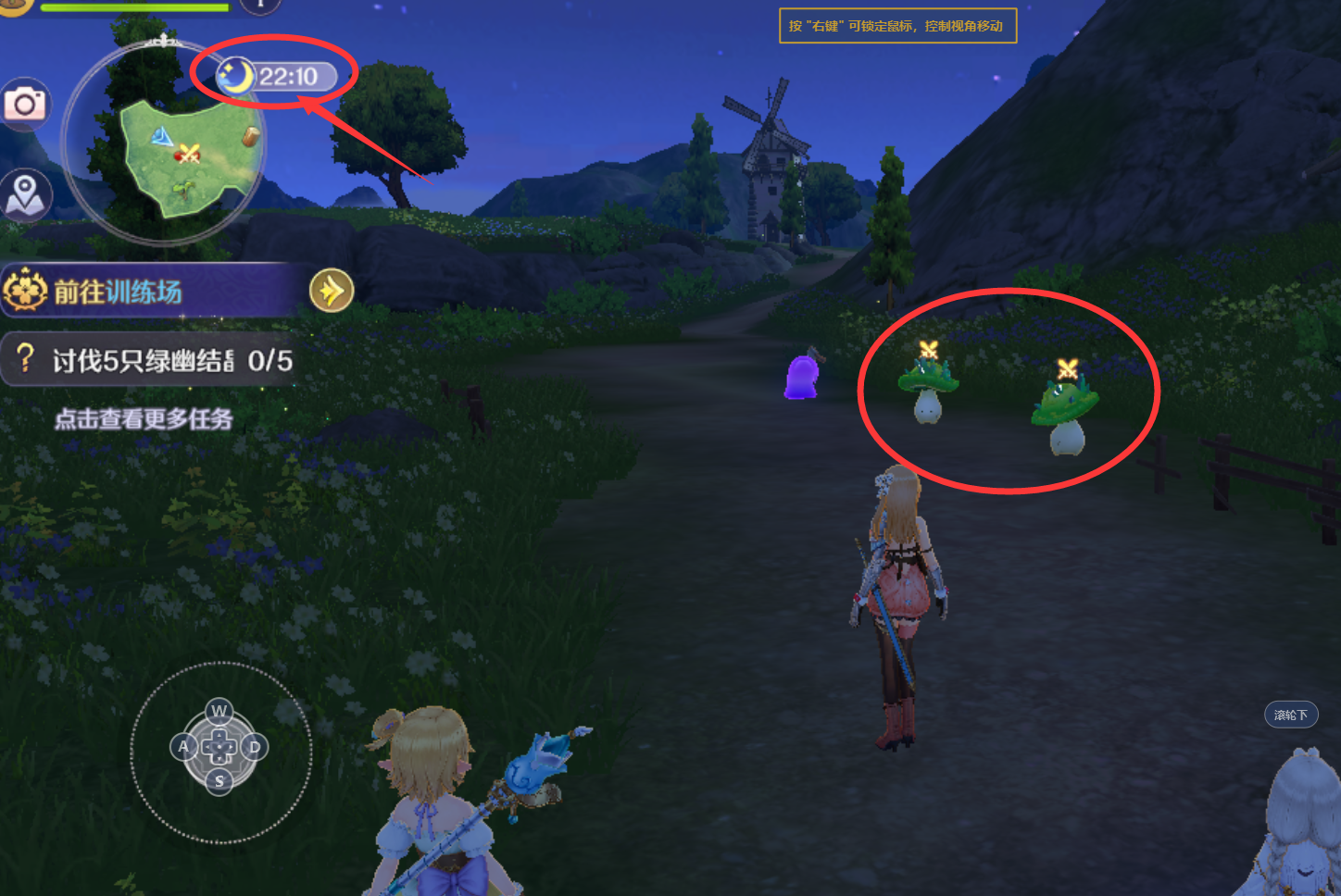Click the A left key on the movement pad
The image size is (1341, 896).
tap(183, 747)
